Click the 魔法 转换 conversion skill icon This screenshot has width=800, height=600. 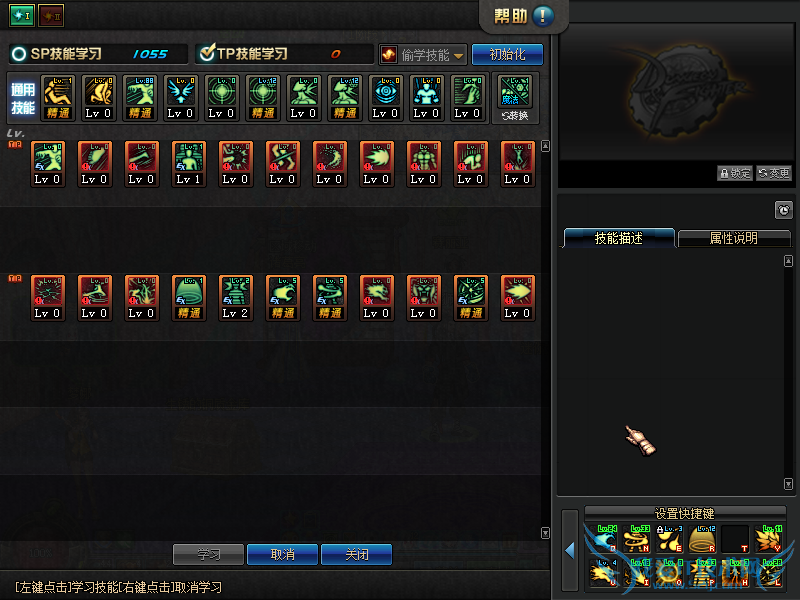tap(516, 98)
